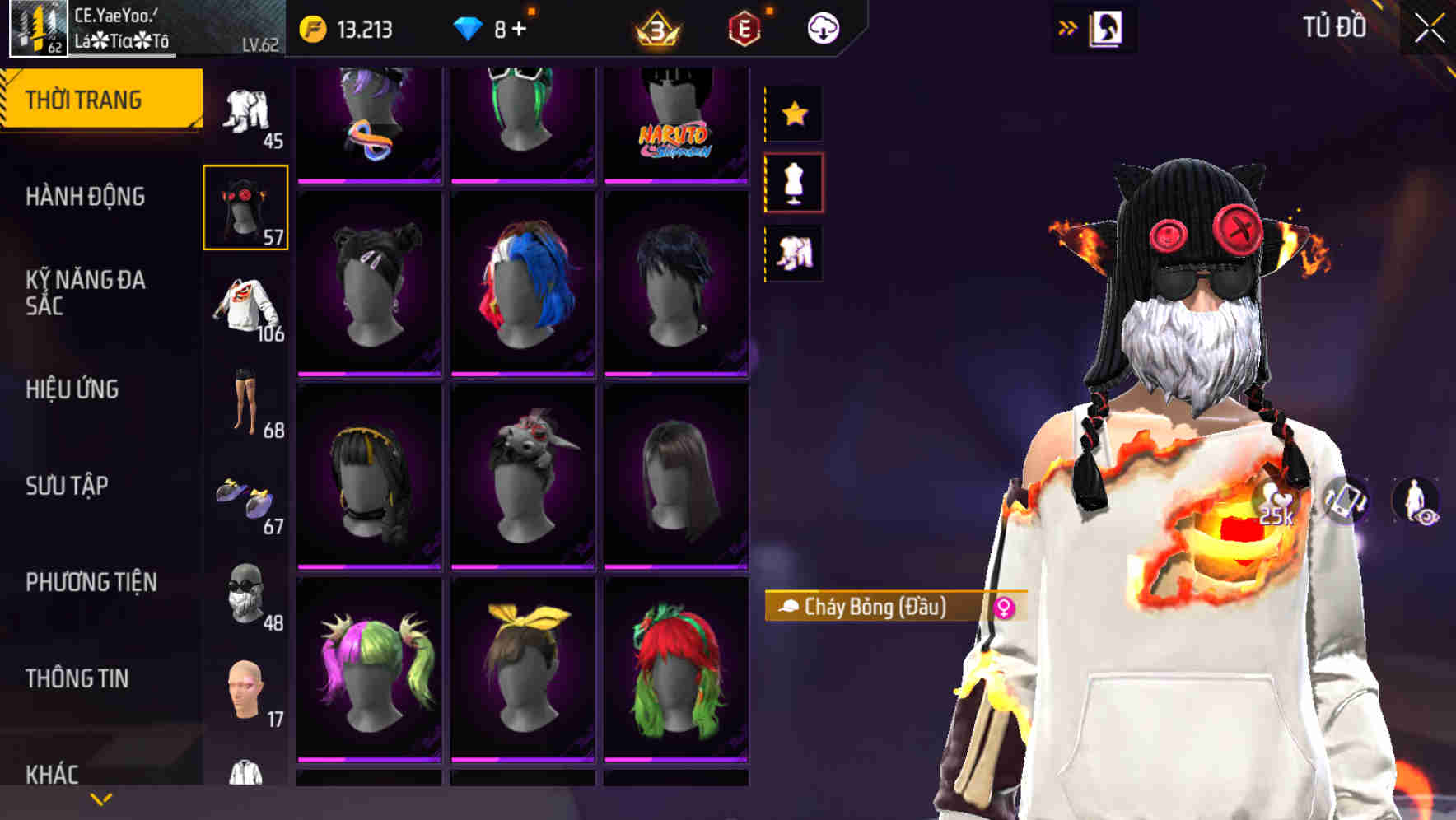Open the character profile book icon near TỦ ĐỒ
Image resolution: width=1456 pixels, height=820 pixels.
(x=1104, y=28)
